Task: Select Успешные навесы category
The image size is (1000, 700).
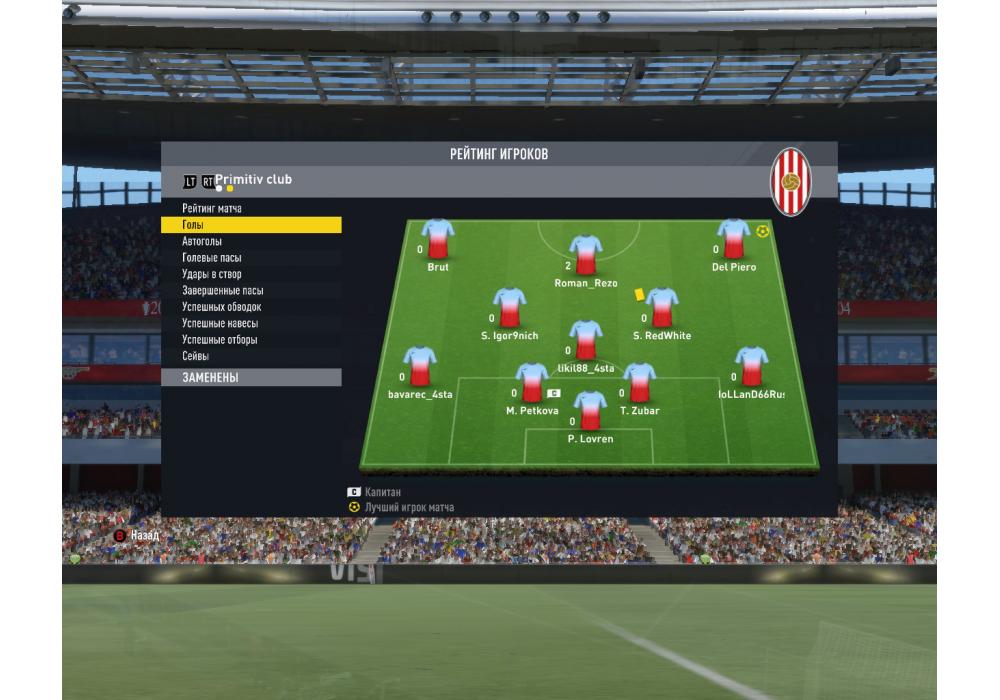Action: click(x=220, y=324)
